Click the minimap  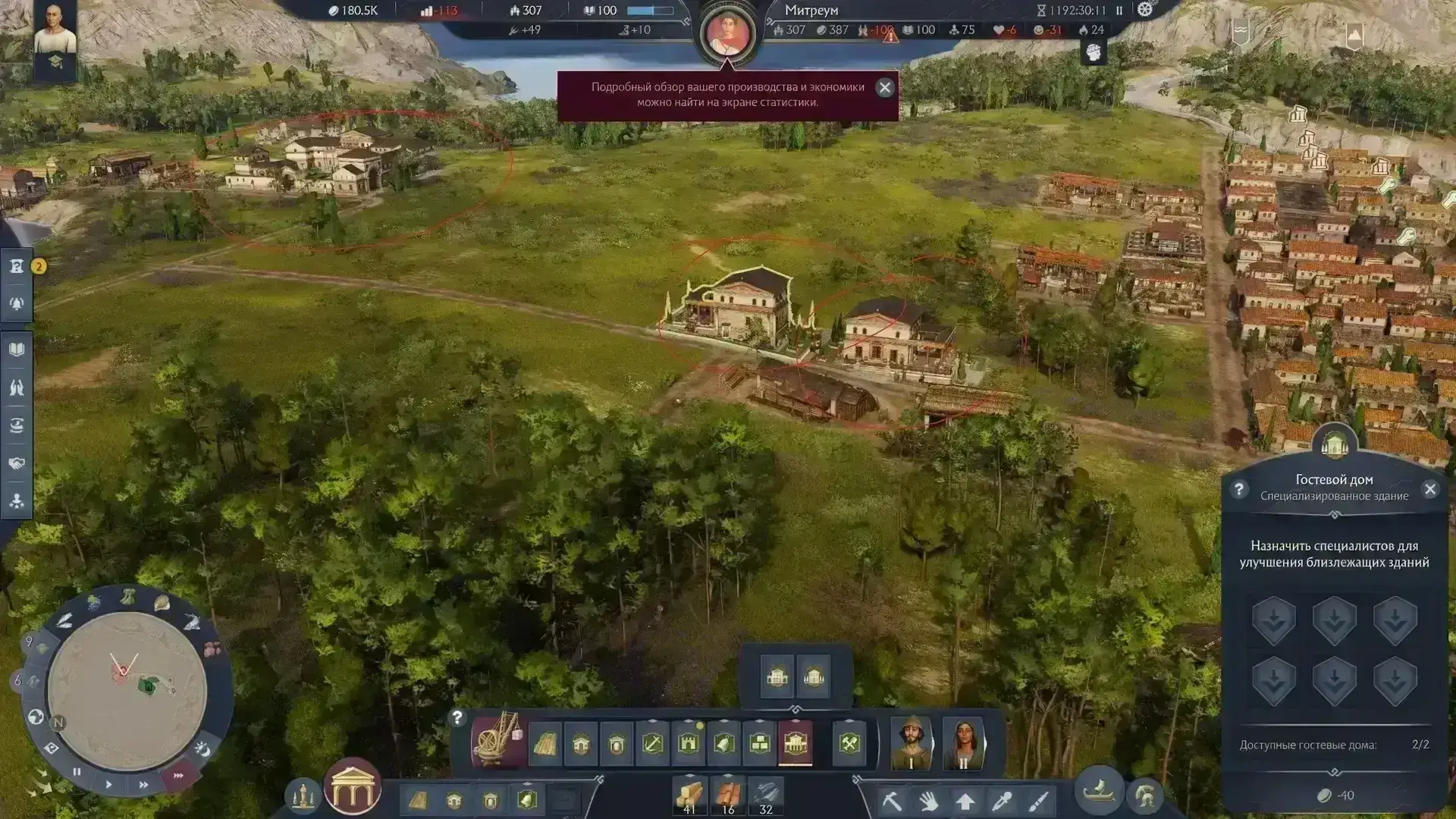pyautogui.click(x=127, y=690)
